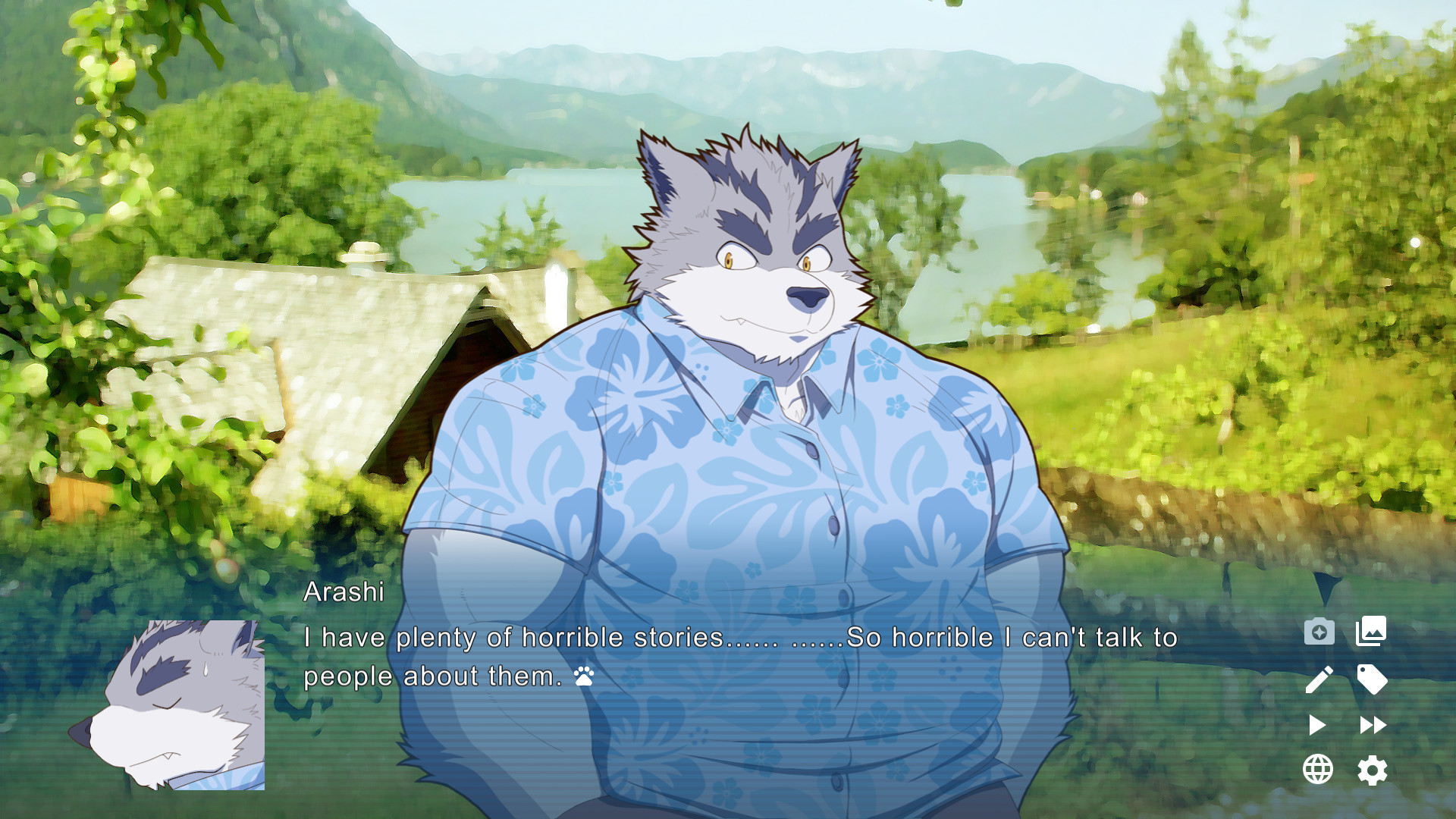The image size is (1456, 819).
Task: Advance dialogue via the paw print marker
Action: click(x=582, y=677)
